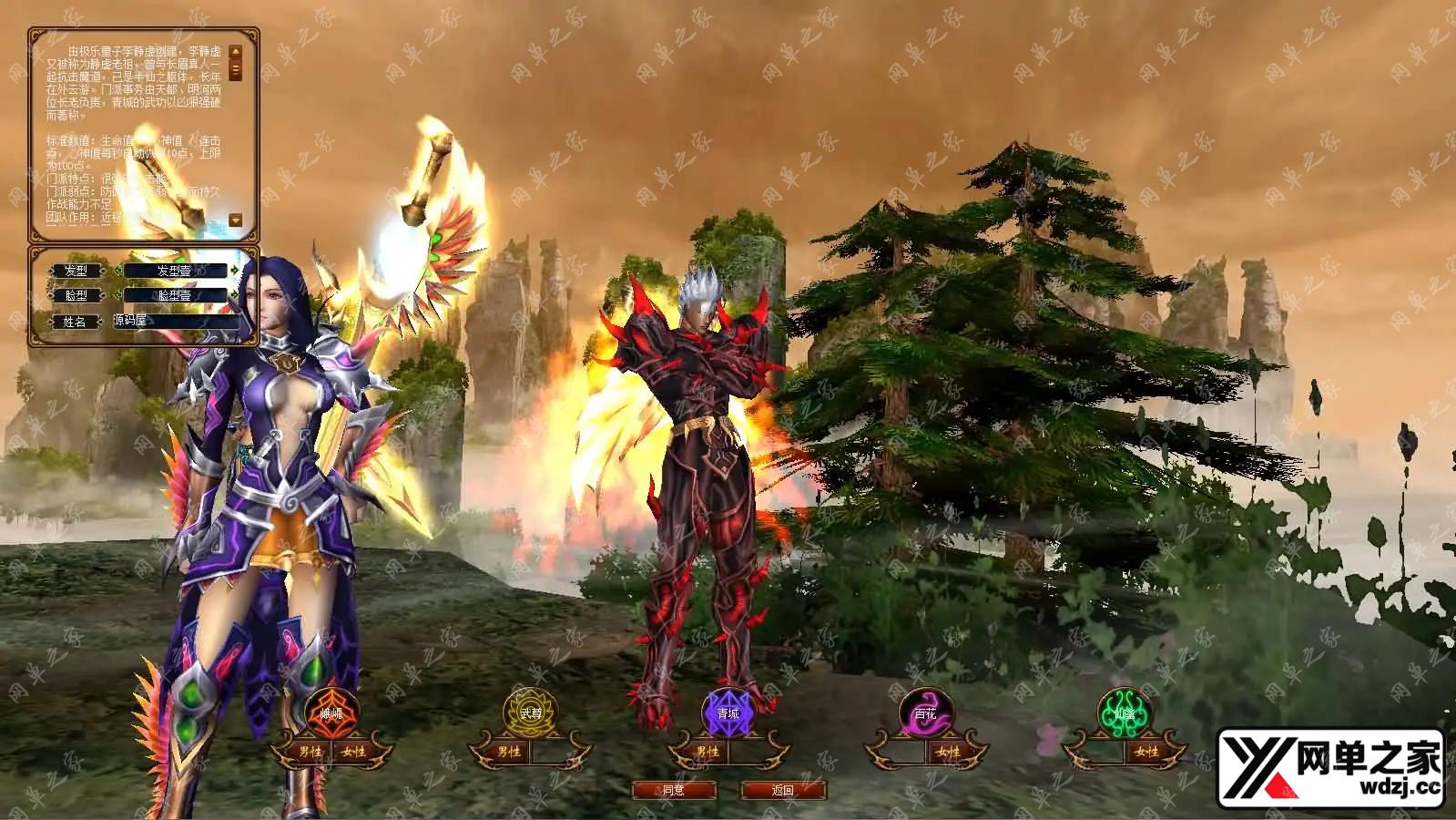This screenshot has height=820, width=1456.
Task: Confirm with the 同意 button
Action: pos(674,790)
